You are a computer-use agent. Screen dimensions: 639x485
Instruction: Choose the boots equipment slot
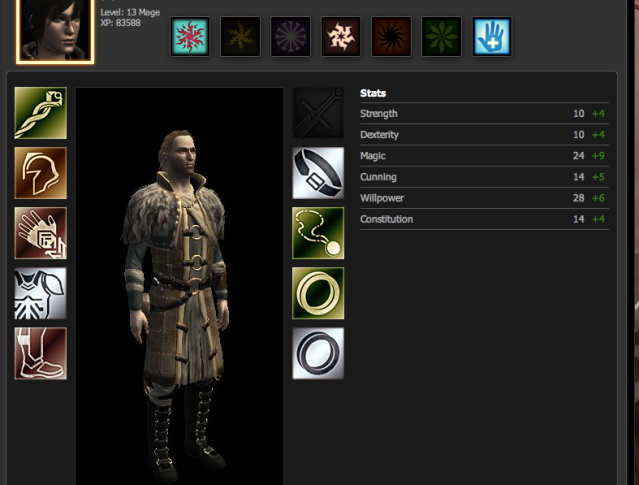tap(41, 353)
